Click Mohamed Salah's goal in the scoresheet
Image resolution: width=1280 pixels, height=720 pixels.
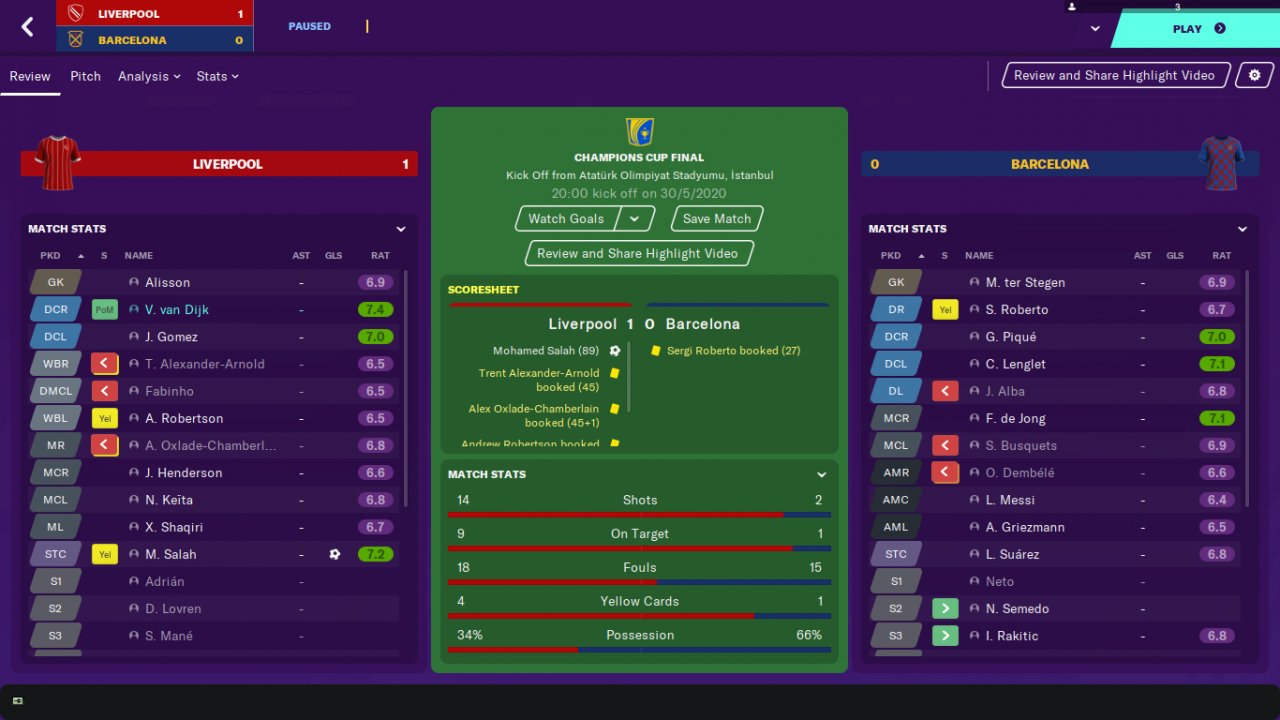pyautogui.click(x=545, y=351)
